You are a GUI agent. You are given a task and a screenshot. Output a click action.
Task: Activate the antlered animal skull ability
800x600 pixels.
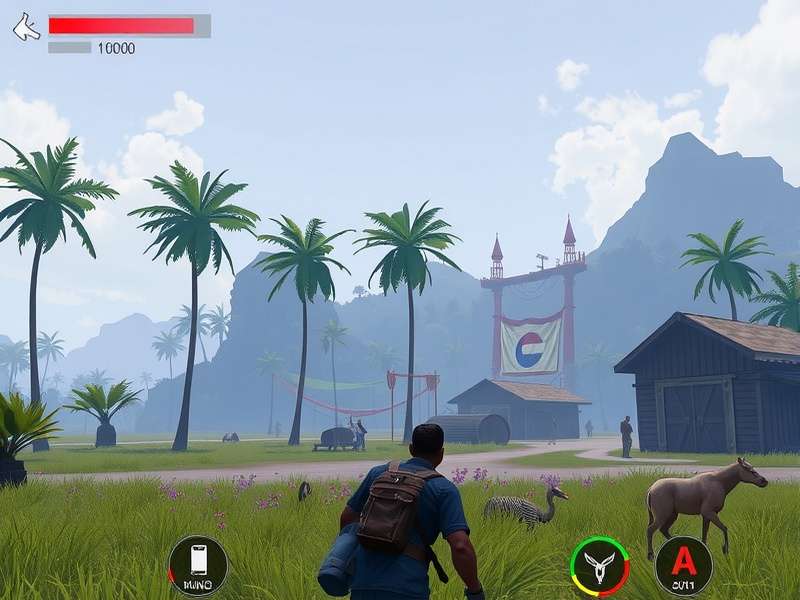(x=599, y=565)
